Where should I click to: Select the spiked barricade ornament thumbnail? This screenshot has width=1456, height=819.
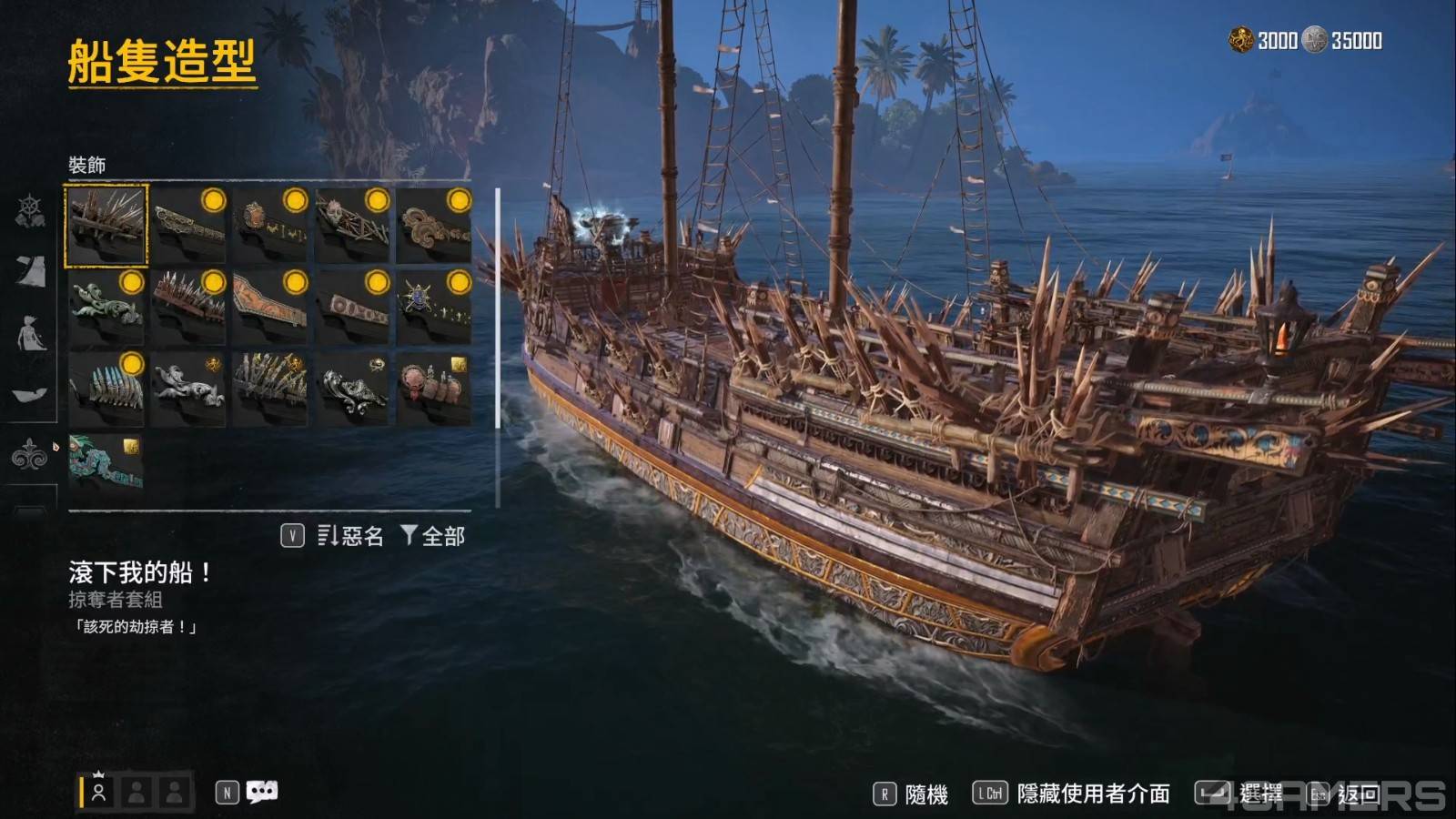106,226
